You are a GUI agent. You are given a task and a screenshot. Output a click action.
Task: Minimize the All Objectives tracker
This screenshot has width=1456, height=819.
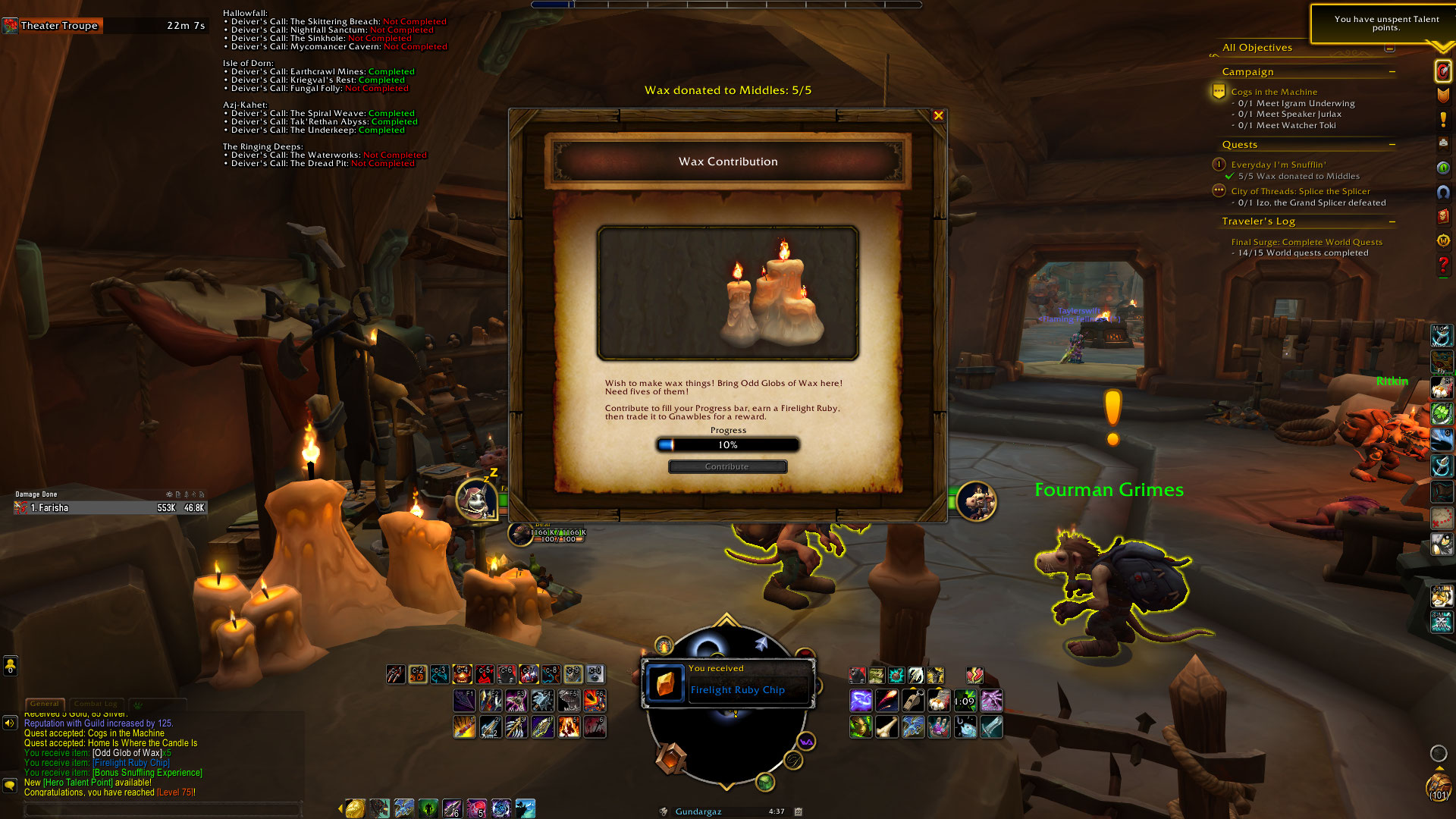coord(1389,48)
